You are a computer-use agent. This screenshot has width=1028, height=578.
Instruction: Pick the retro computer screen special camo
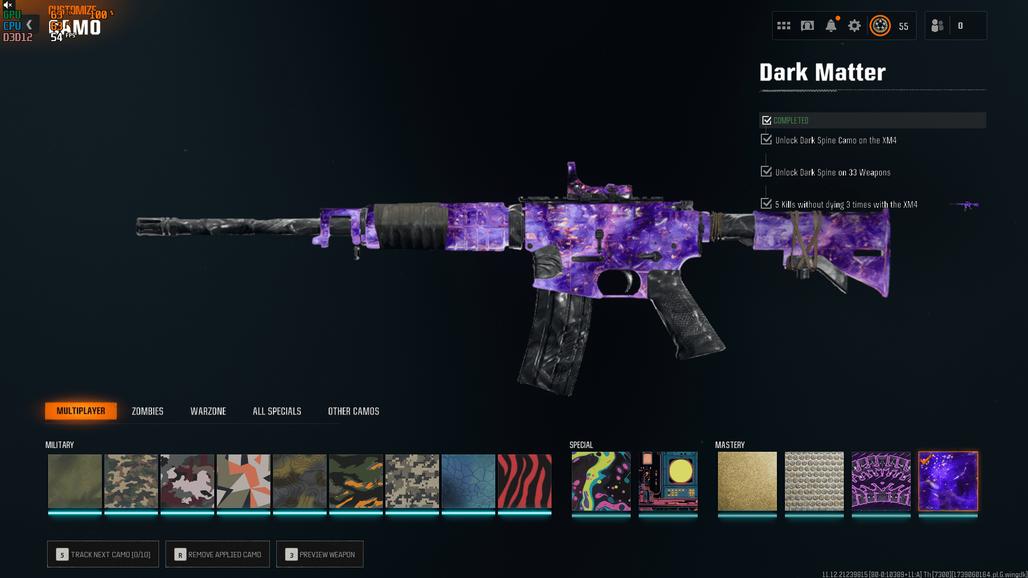(668, 482)
